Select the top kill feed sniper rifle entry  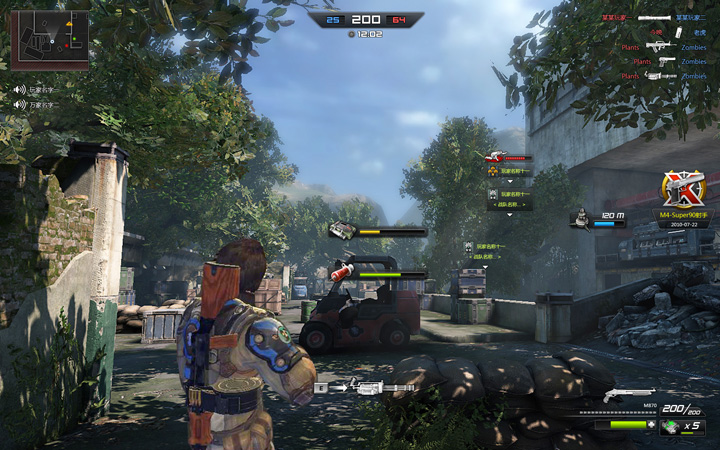(652, 18)
